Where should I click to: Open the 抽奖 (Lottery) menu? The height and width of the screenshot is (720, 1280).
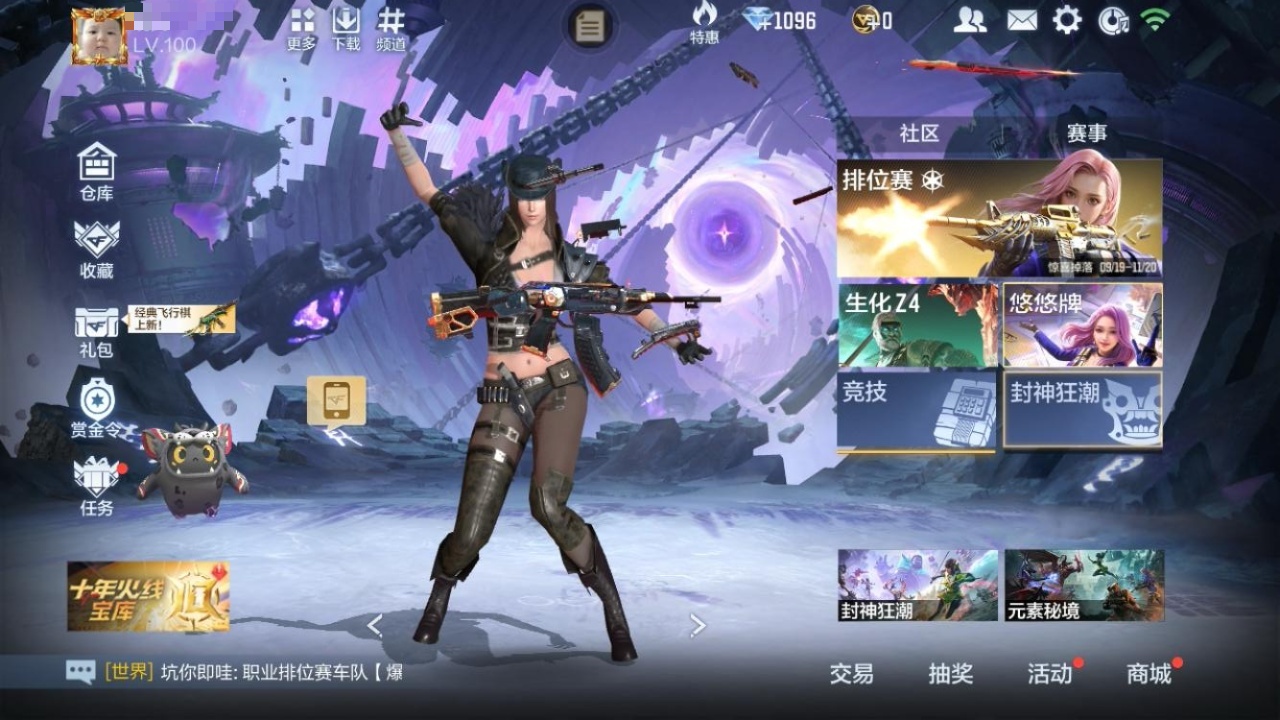pos(950,674)
